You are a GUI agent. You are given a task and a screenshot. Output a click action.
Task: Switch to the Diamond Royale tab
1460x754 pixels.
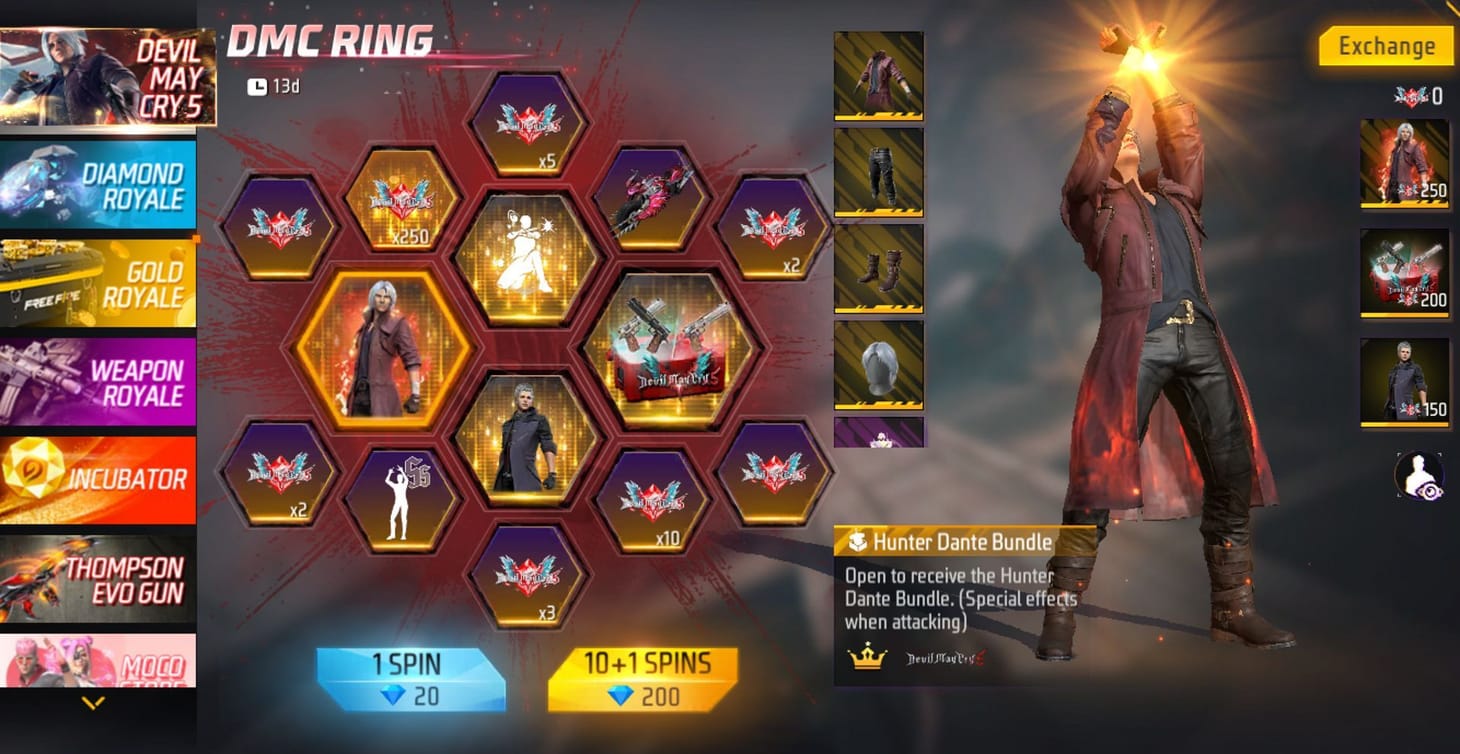99,185
